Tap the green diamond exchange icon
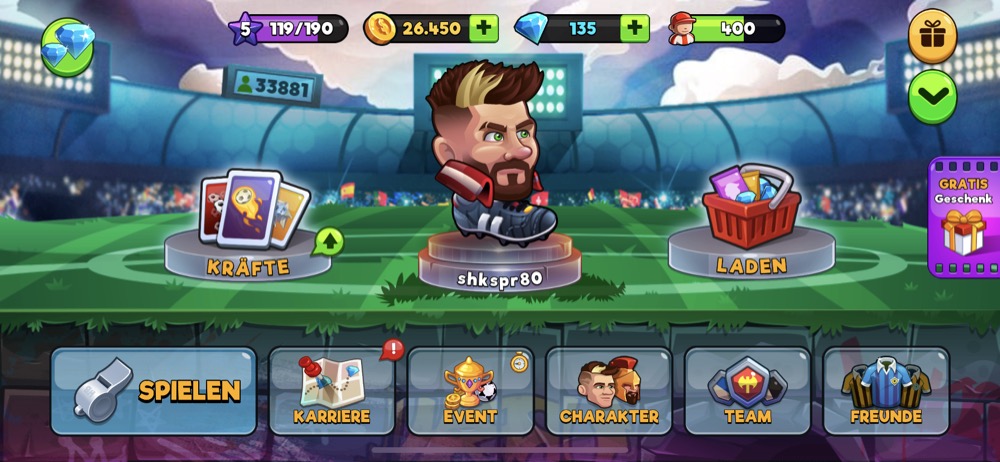Image resolution: width=1000 pixels, height=462 pixels. point(68,47)
